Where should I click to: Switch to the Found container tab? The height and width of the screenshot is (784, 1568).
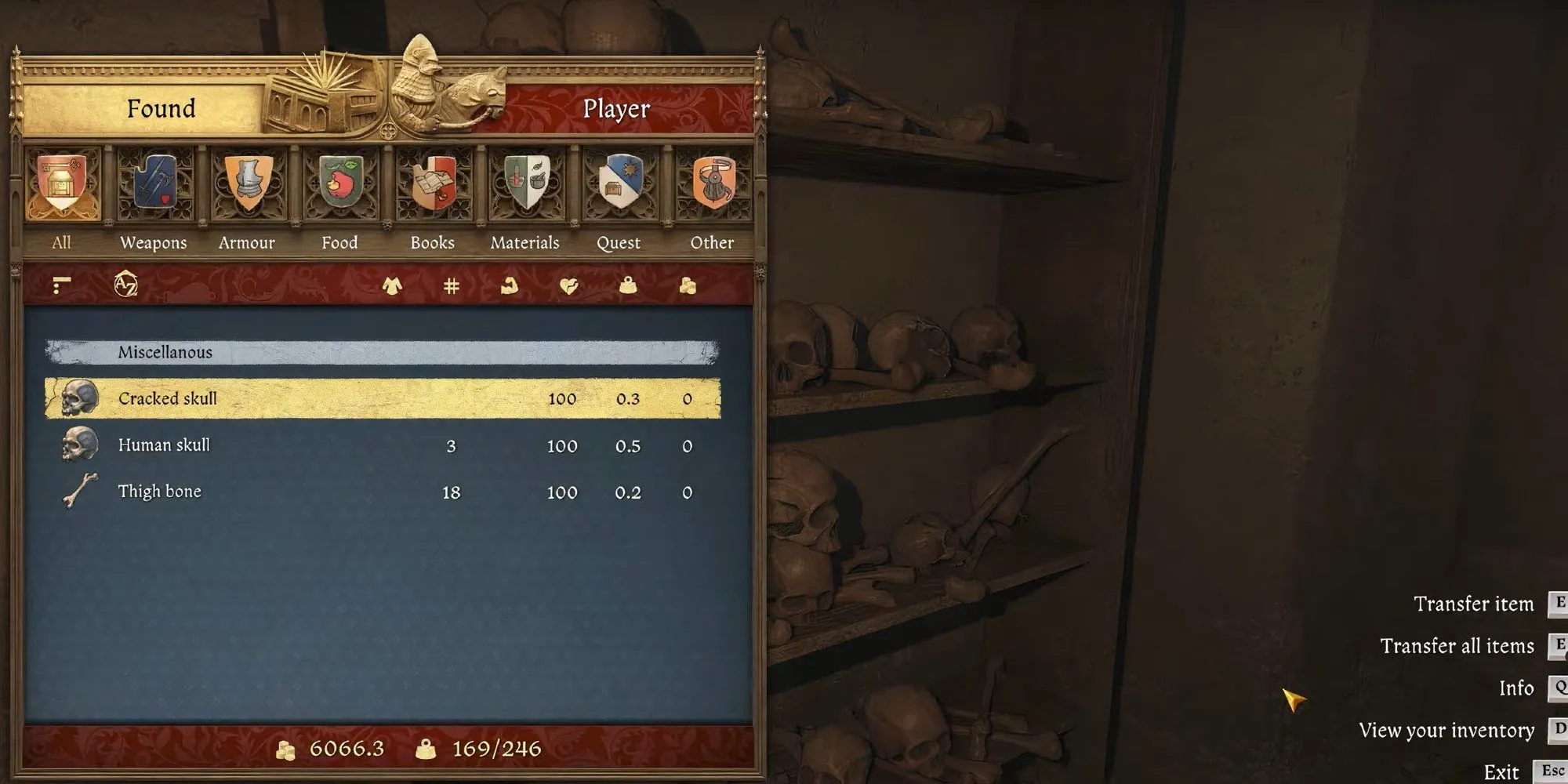161,108
